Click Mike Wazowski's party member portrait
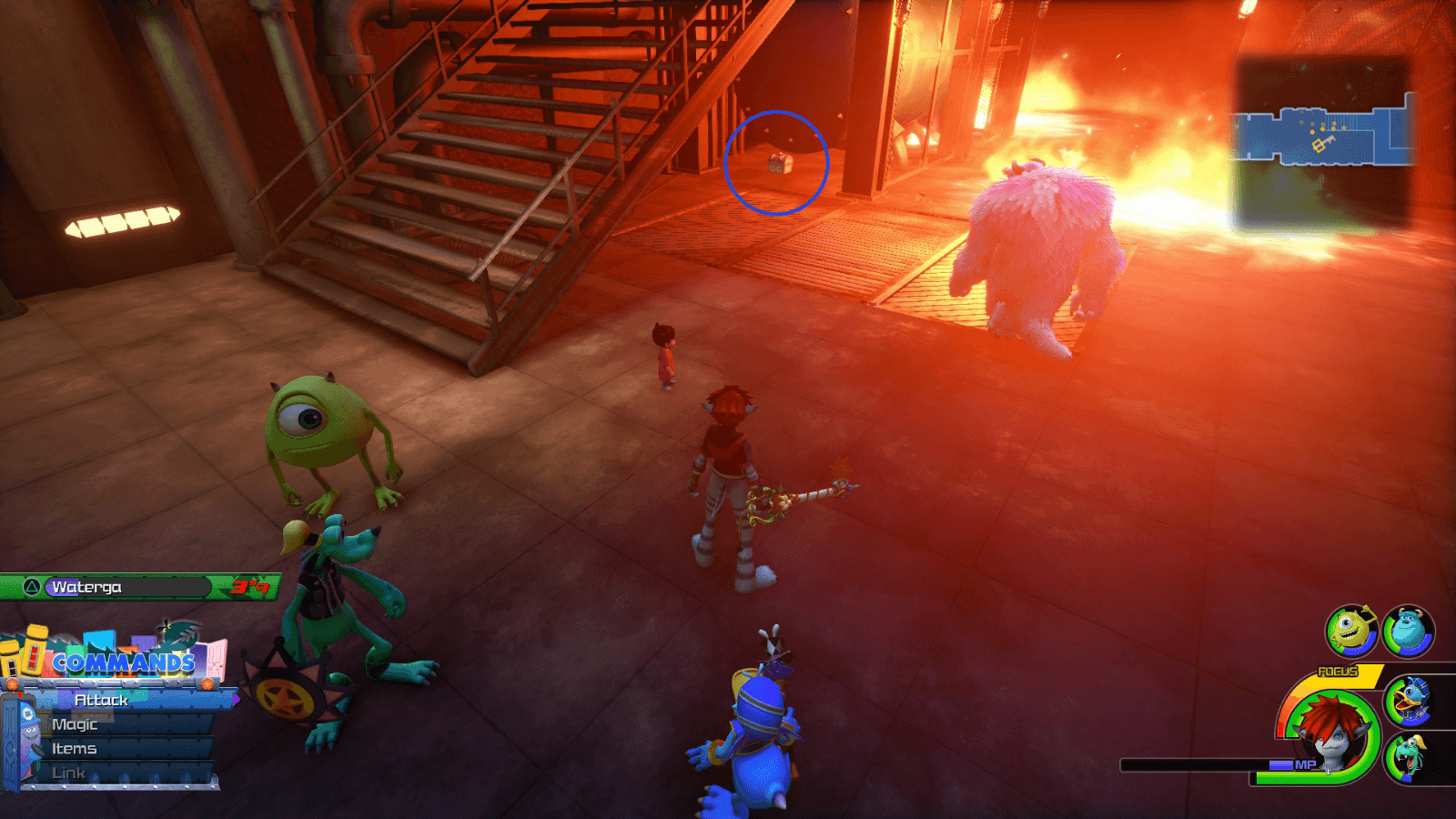 click(1352, 628)
